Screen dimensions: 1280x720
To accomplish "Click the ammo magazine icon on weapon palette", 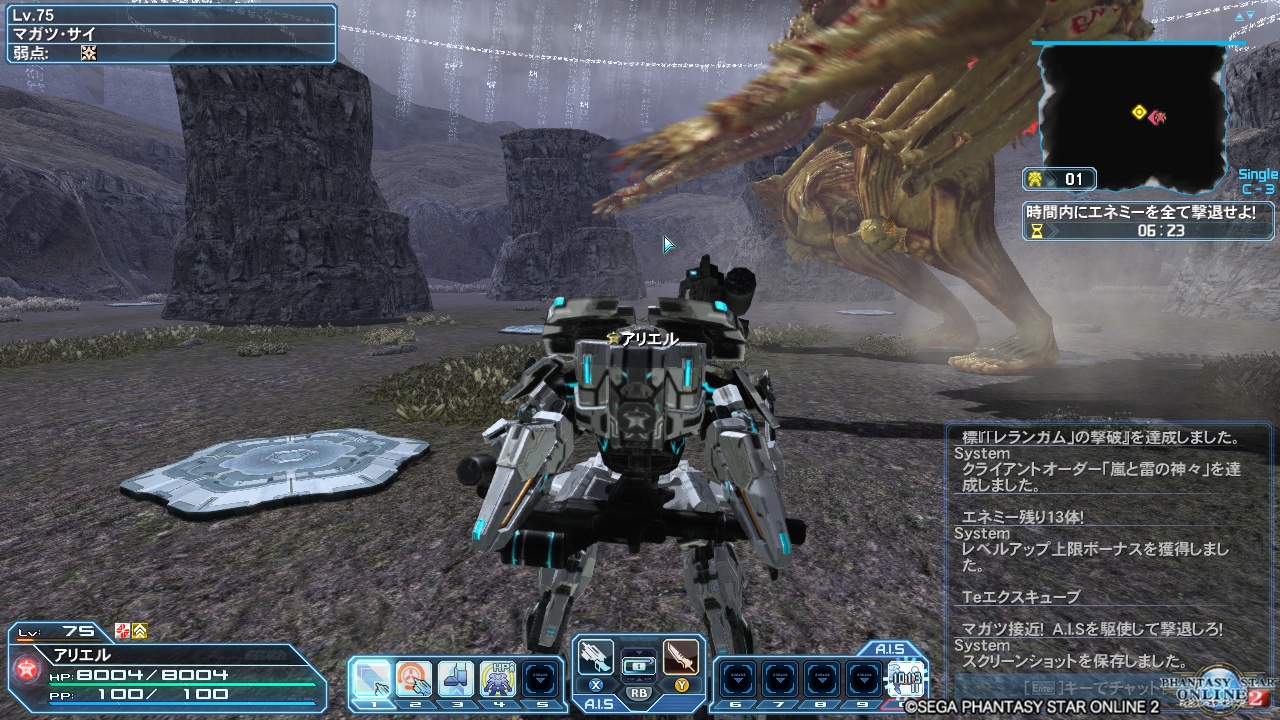I will (x=640, y=664).
